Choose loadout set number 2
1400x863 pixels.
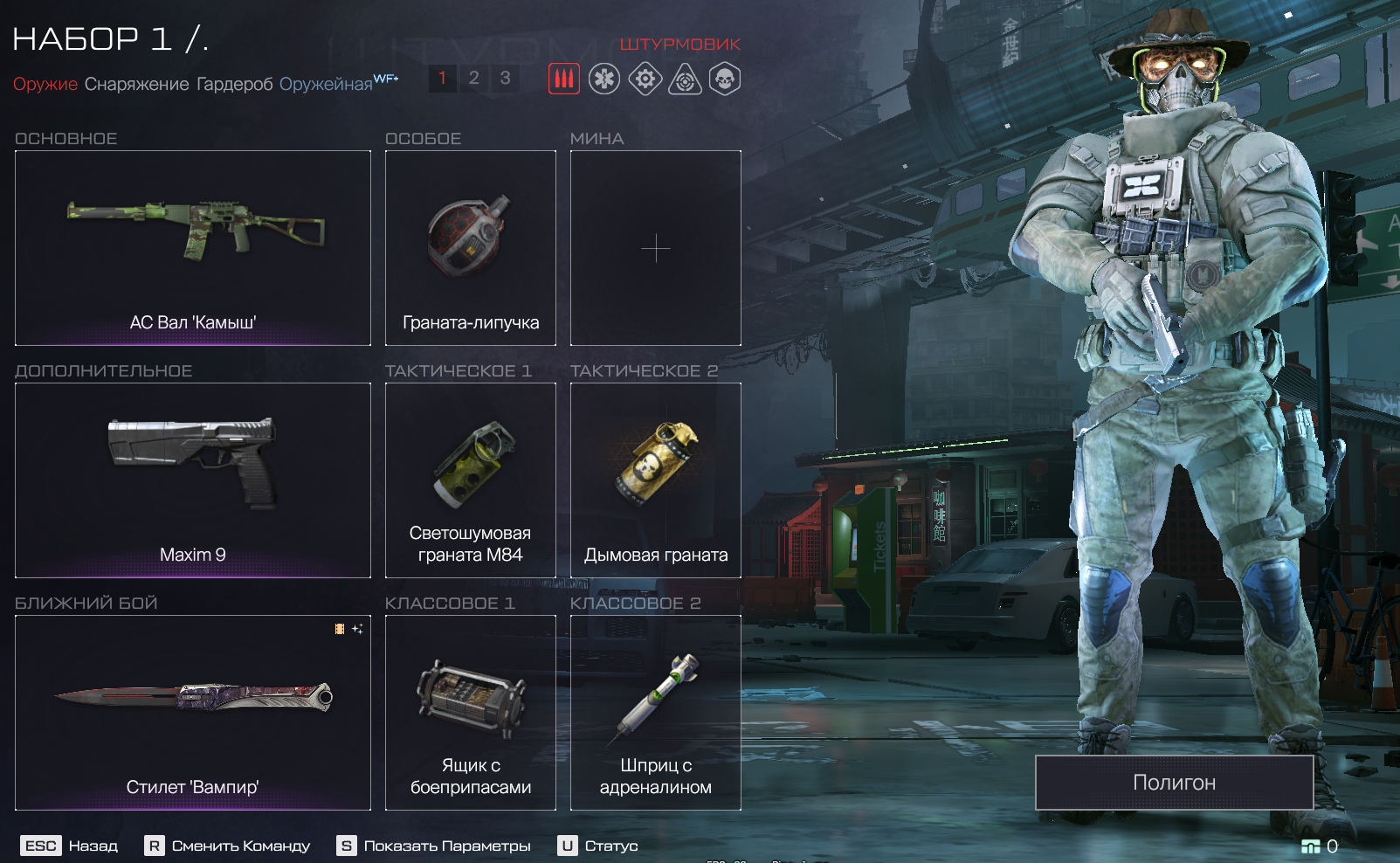tap(473, 79)
